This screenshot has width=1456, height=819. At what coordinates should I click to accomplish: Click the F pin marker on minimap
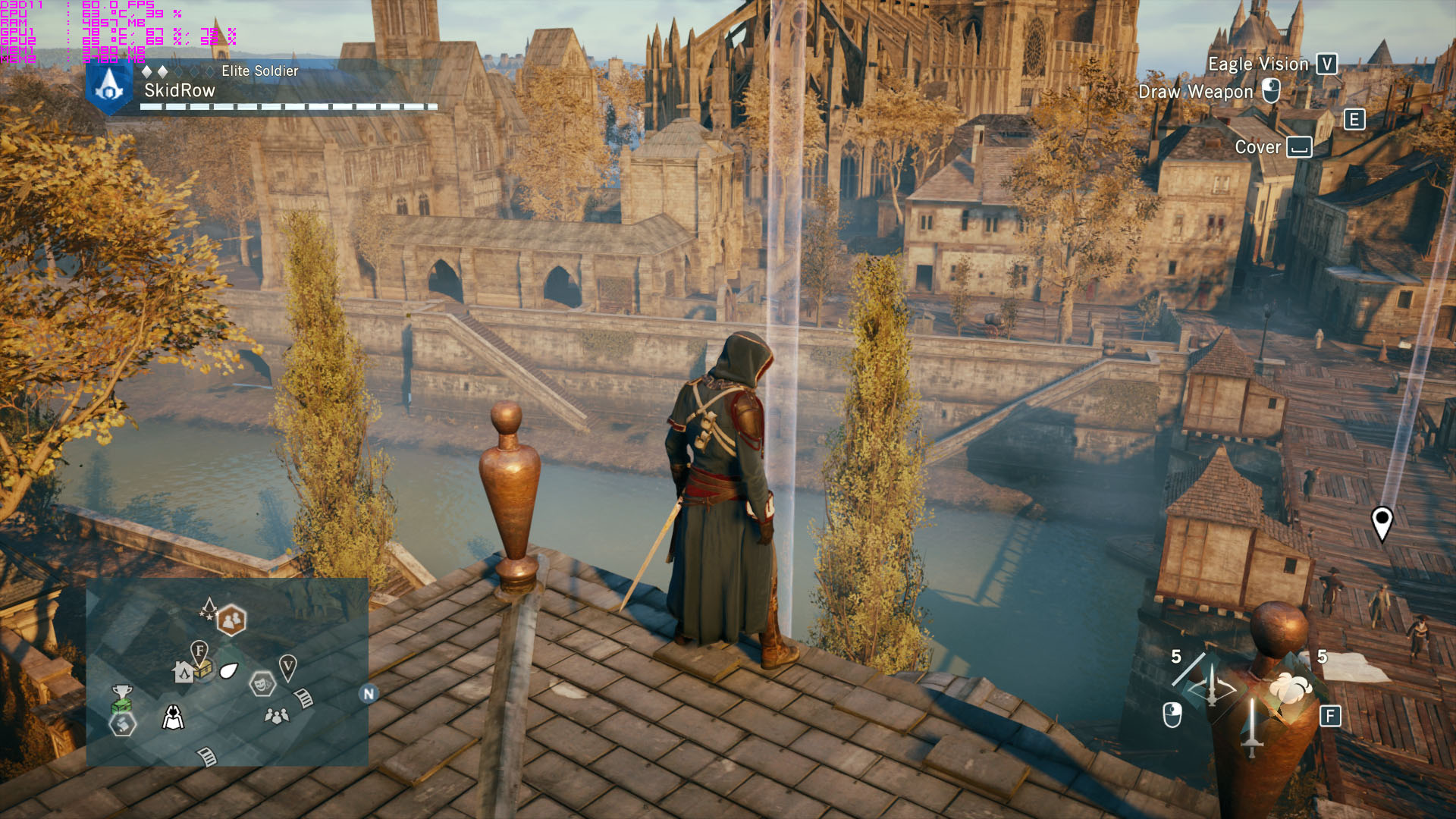tap(199, 651)
